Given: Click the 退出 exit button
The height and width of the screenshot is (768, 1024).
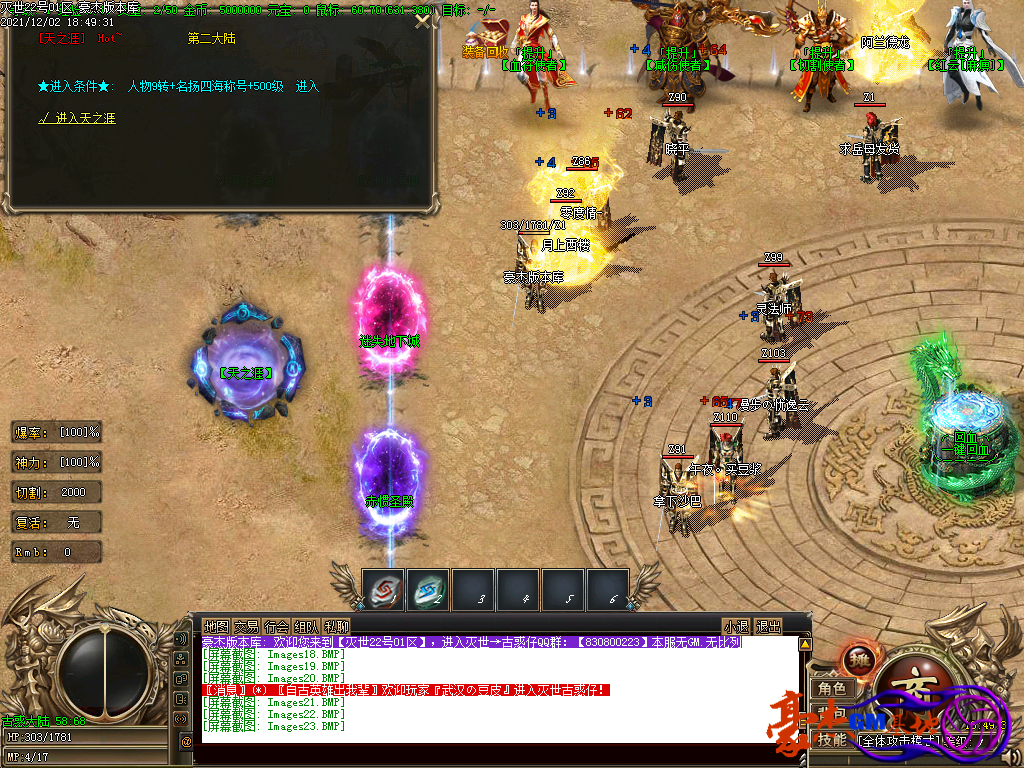Looking at the screenshot, I should coord(768,627).
